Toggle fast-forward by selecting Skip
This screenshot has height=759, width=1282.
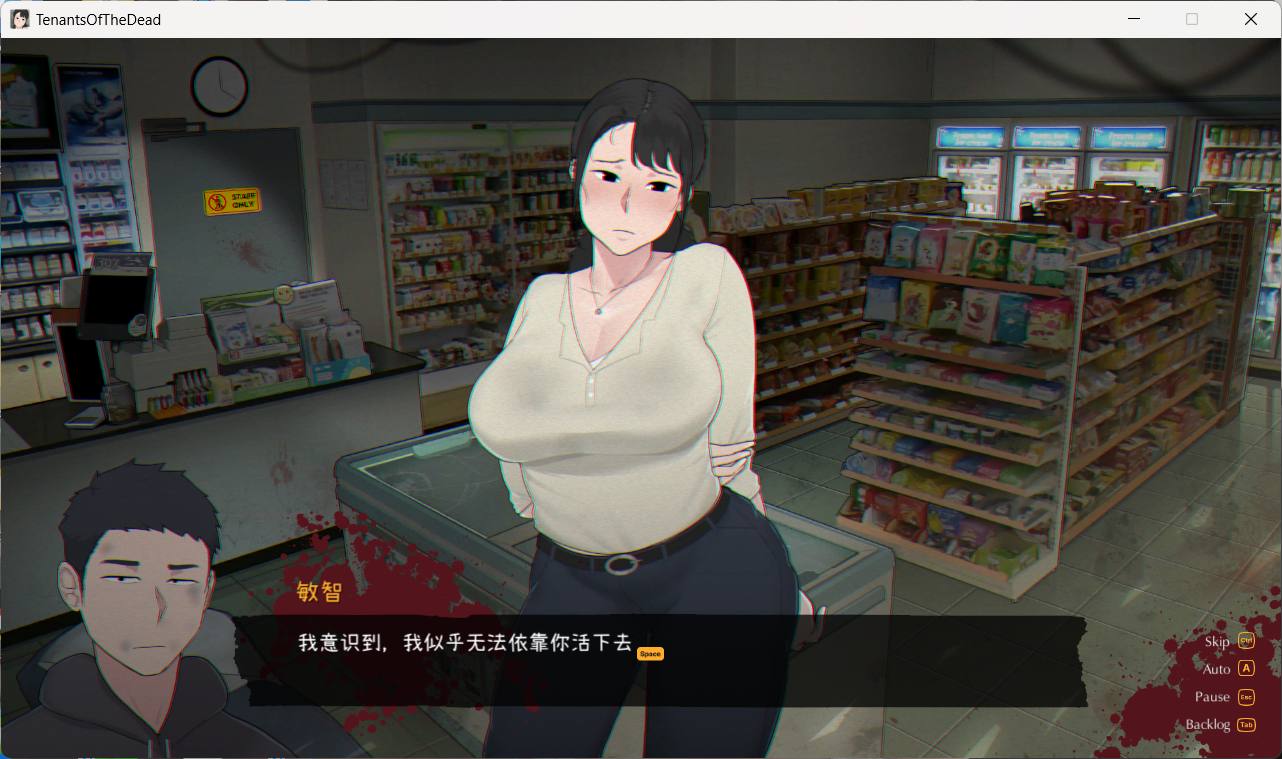(x=1219, y=641)
